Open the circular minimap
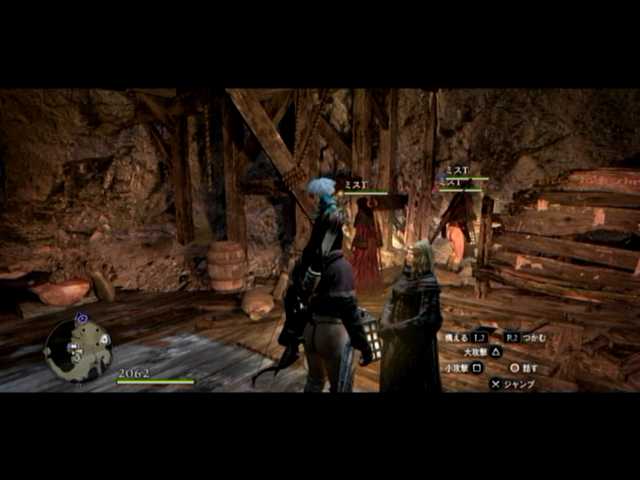 click(78, 349)
